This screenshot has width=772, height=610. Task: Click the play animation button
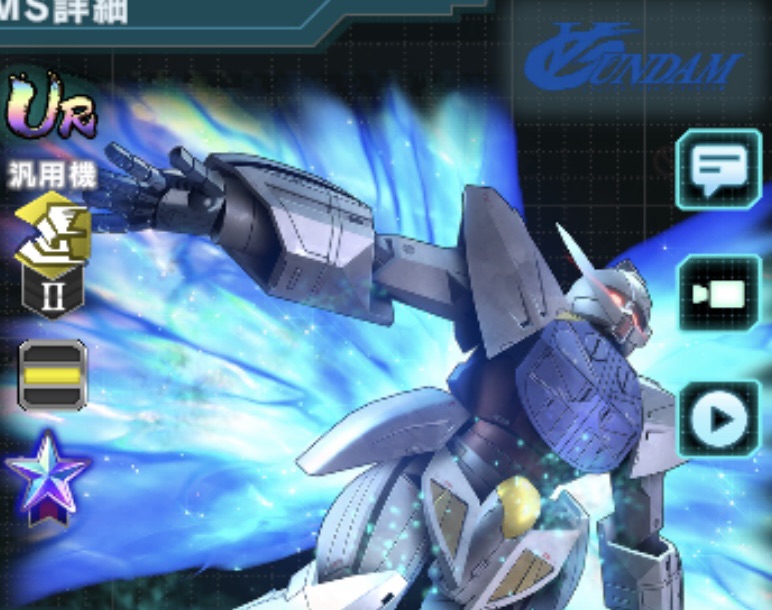click(718, 418)
